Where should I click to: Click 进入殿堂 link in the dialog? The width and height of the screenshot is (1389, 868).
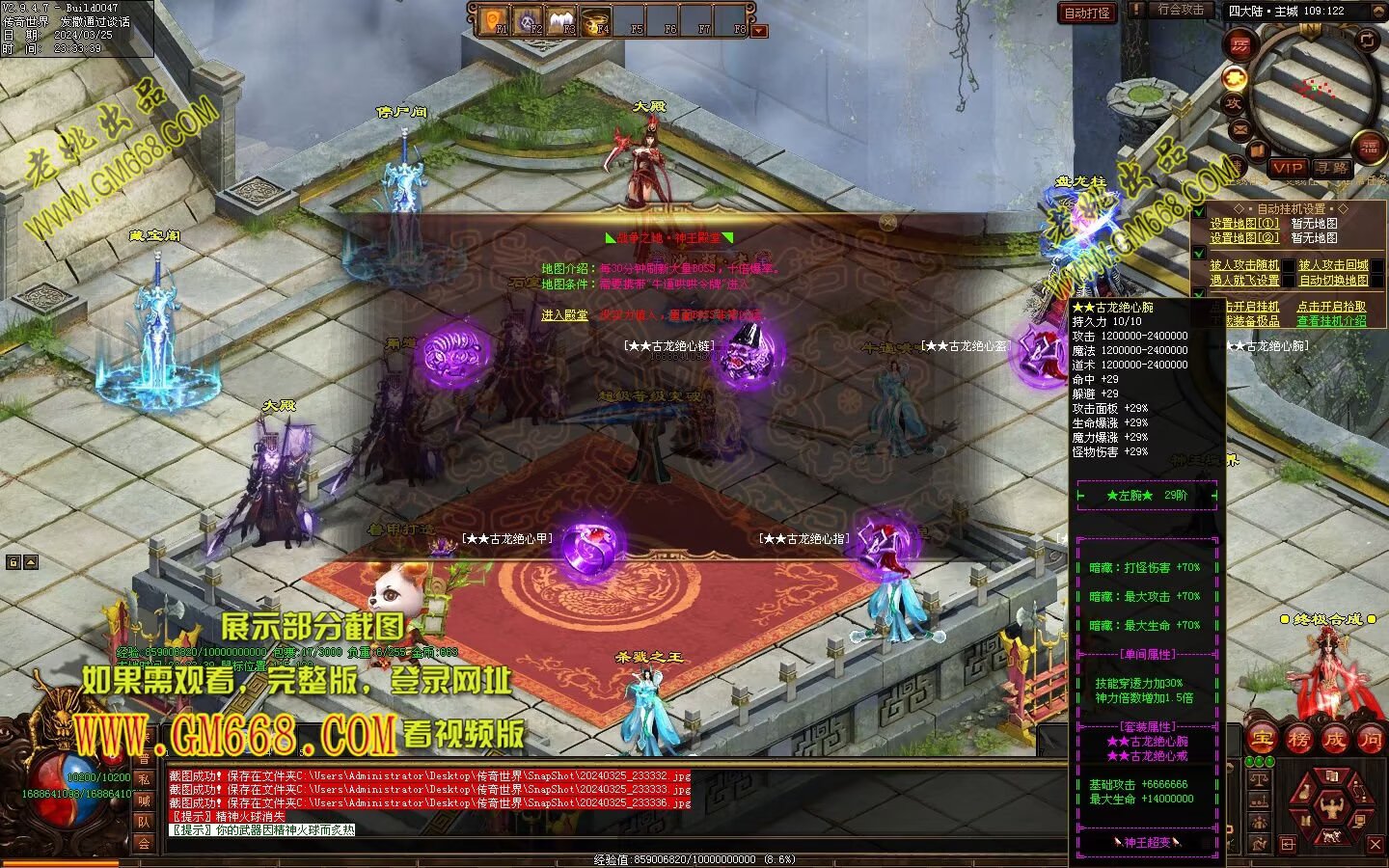(564, 315)
